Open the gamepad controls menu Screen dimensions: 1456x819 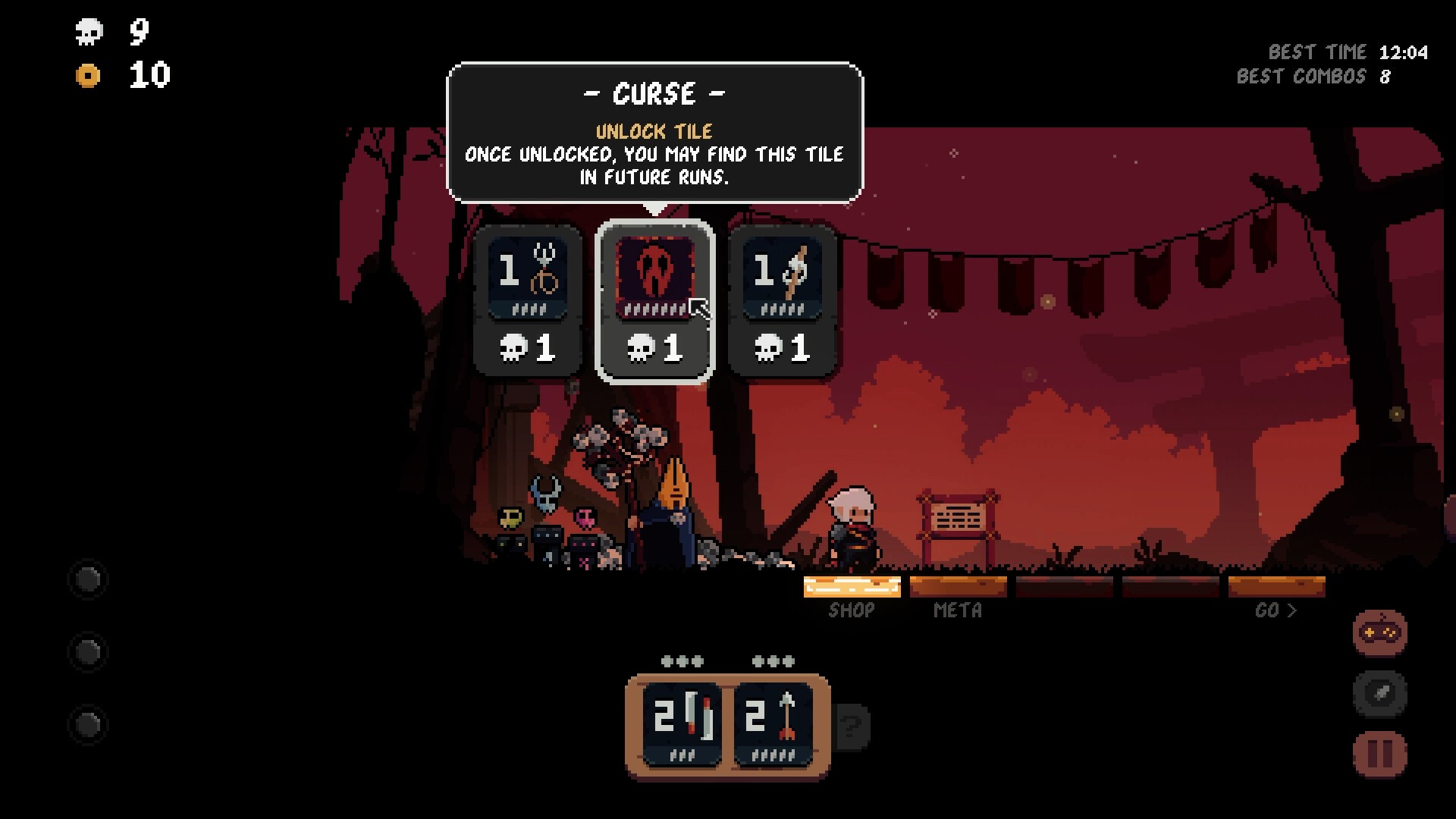pyautogui.click(x=1379, y=633)
